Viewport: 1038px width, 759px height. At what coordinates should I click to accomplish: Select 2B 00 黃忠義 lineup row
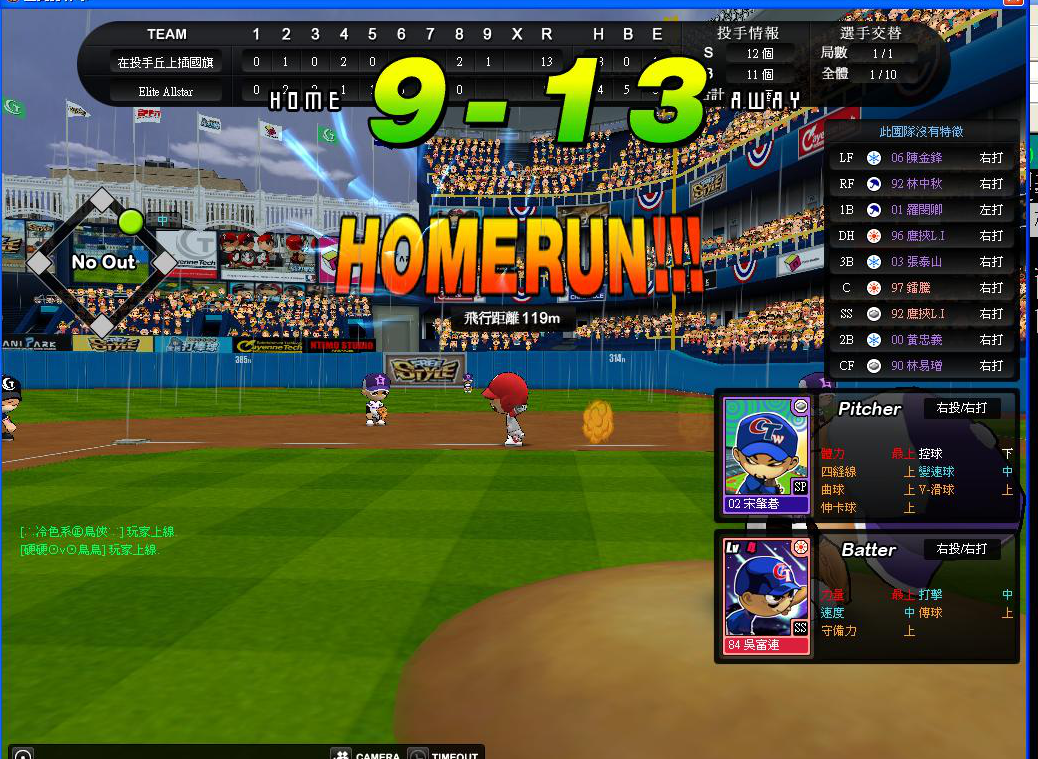tap(920, 340)
